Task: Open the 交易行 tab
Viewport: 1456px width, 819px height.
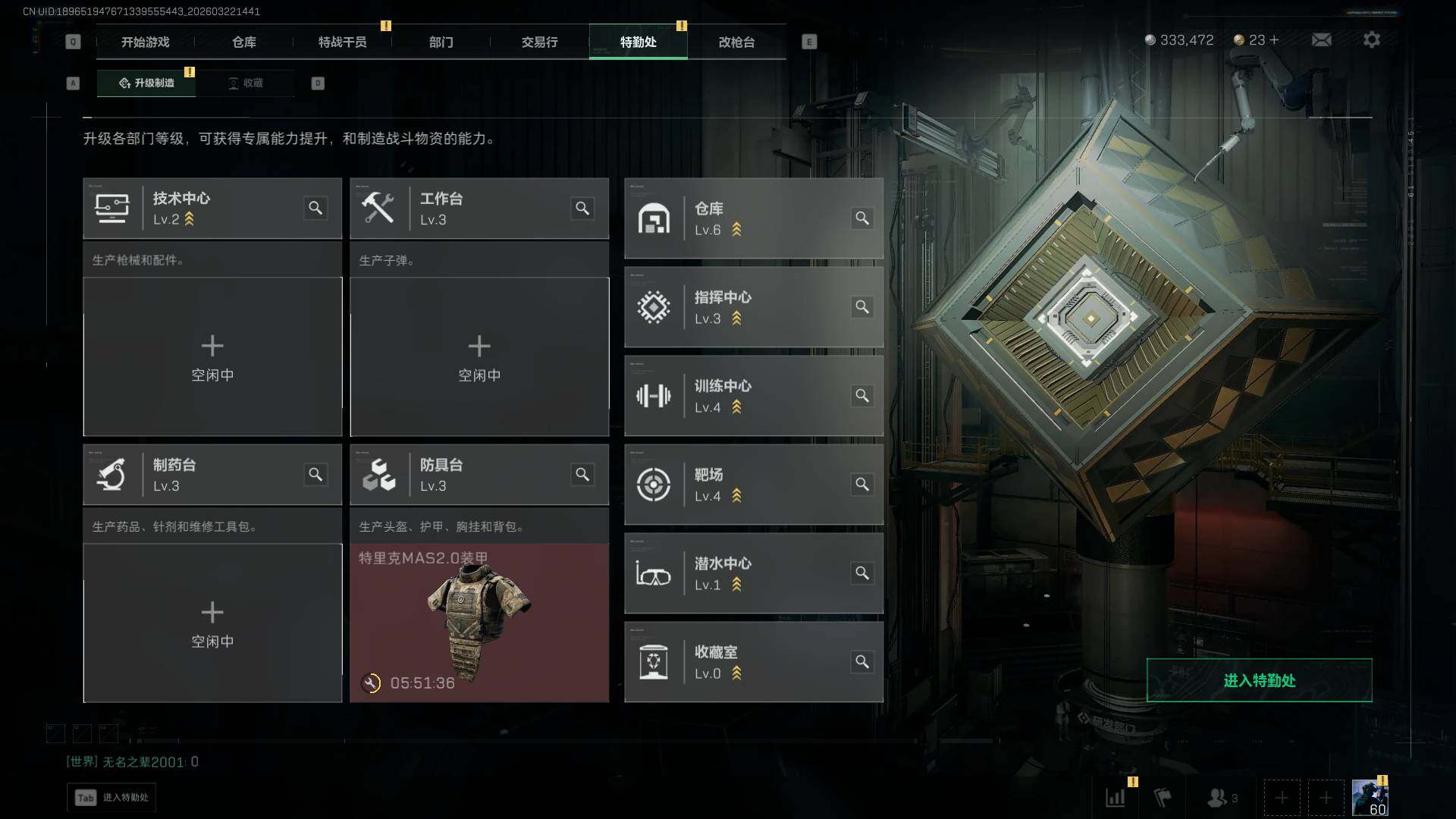Action: click(539, 42)
